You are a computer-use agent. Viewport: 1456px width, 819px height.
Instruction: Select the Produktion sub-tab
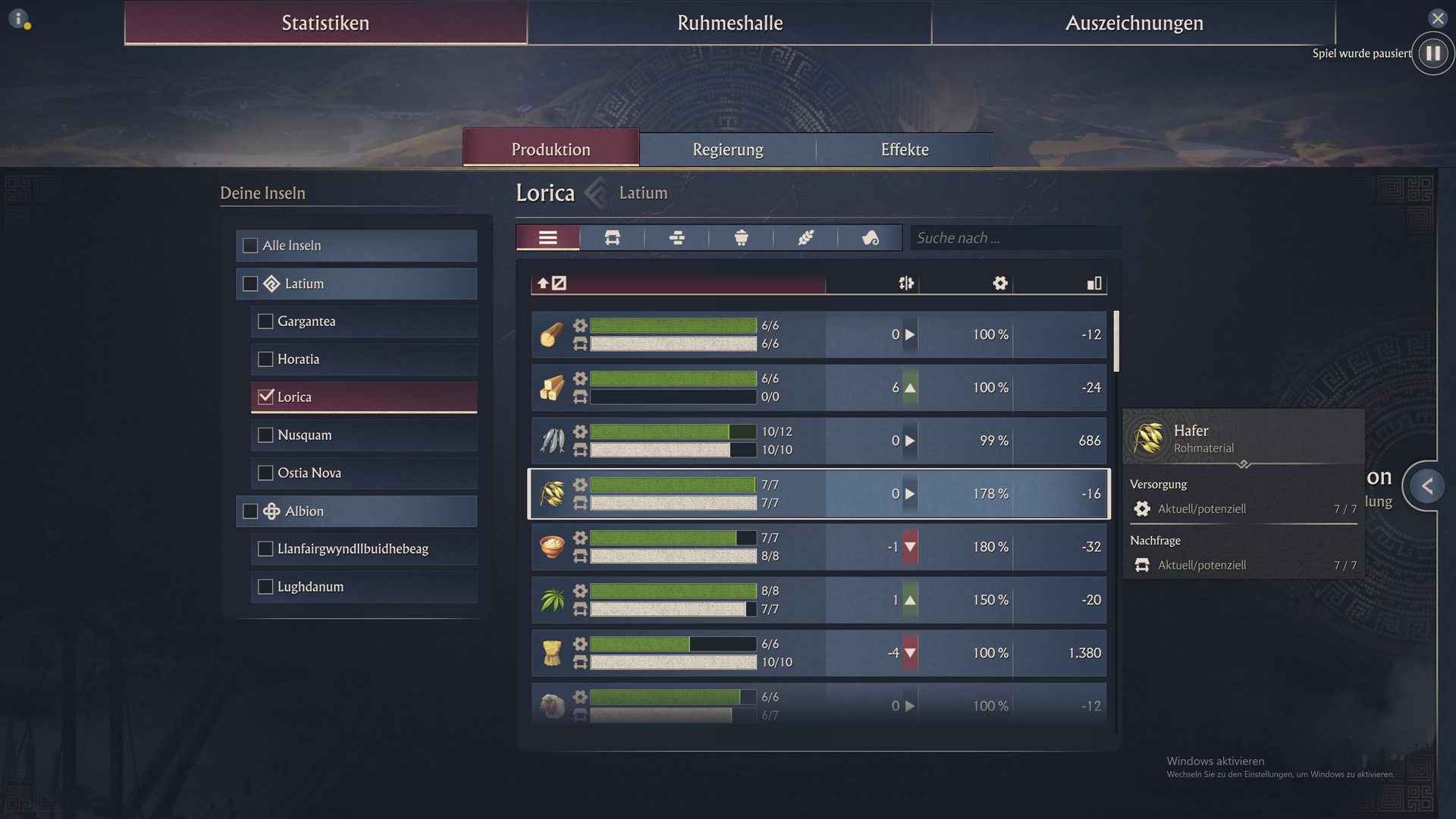click(551, 149)
